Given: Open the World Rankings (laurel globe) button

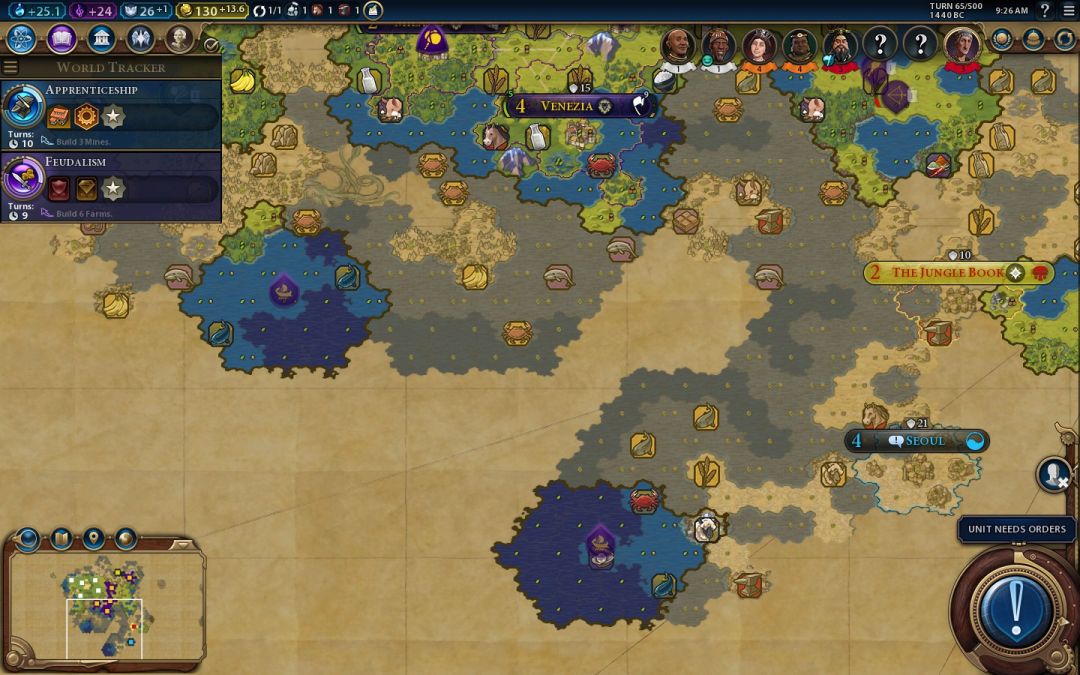Looking at the screenshot, I should [1002, 39].
